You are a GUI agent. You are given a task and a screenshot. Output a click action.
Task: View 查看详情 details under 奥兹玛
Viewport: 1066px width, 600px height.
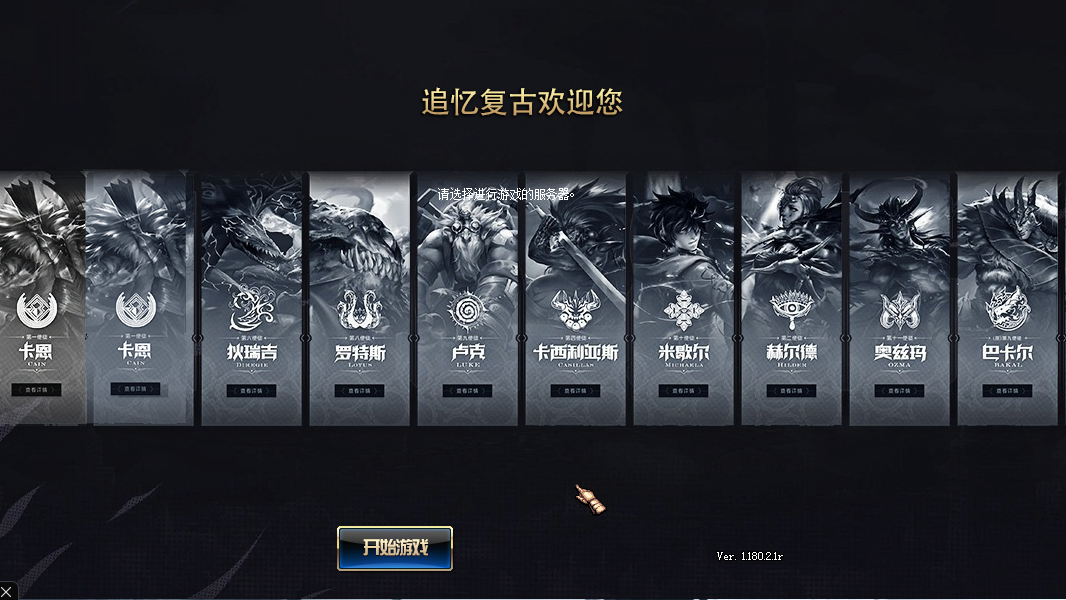[x=899, y=391]
